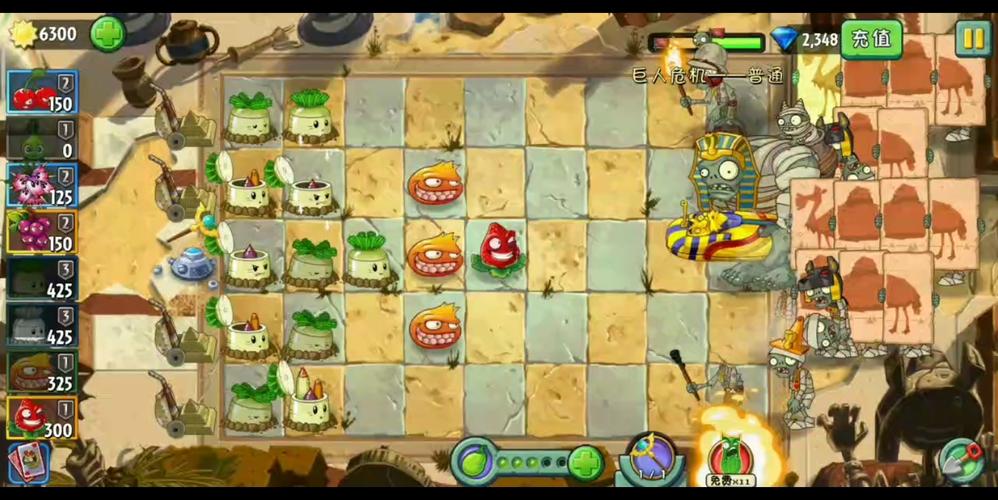
Task: Select the Cherry Bomb seed packet
Action: [41, 92]
